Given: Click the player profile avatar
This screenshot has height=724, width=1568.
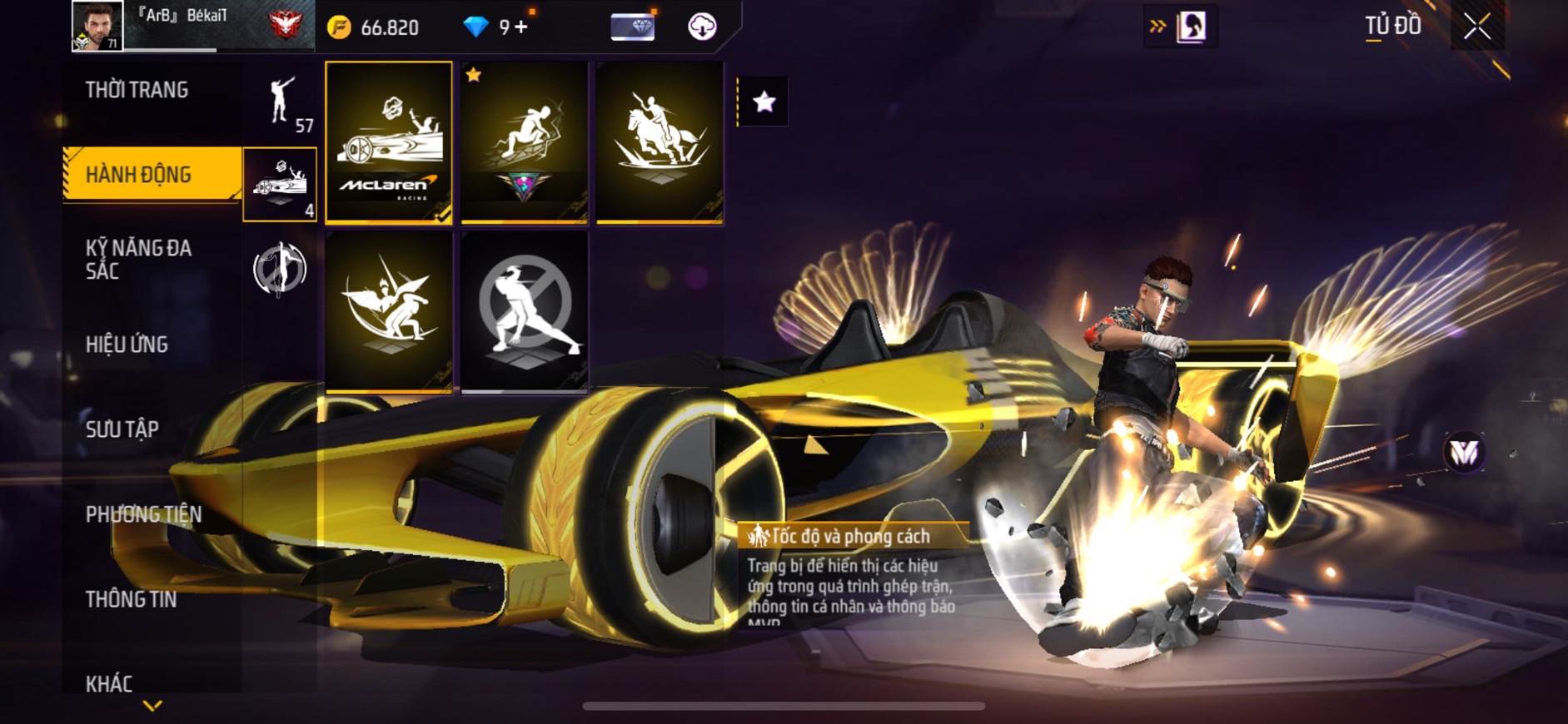Looking at the screenshot, I should coord(97,26).
